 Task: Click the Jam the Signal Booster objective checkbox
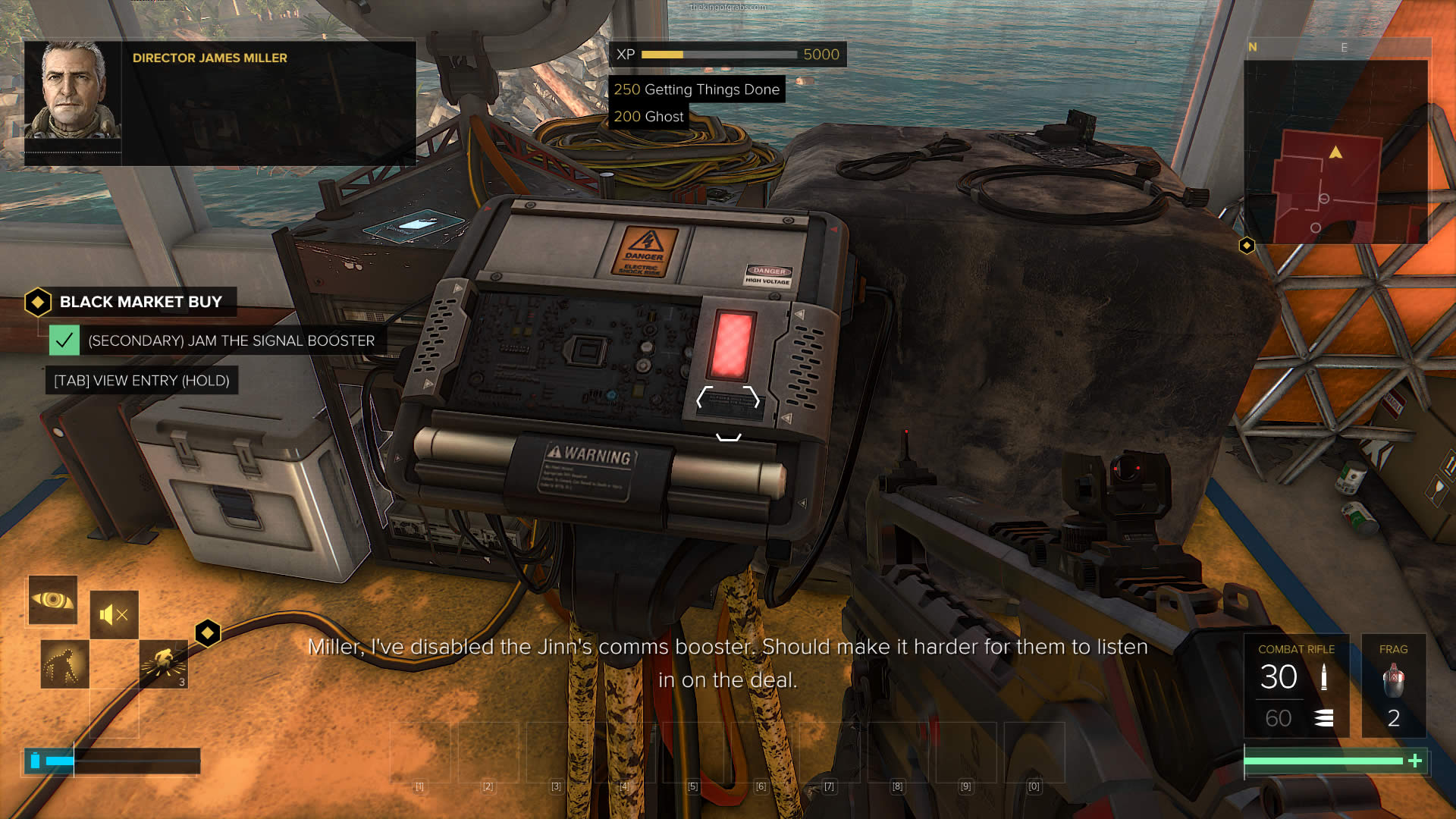click(64, 340)
